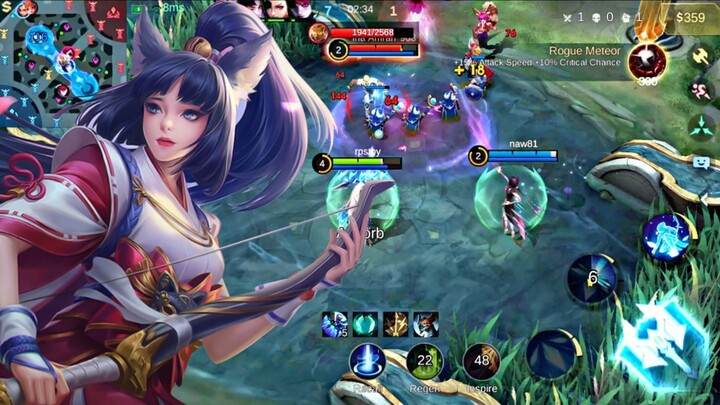Select the green orb equipment icon
Screen dimensions: 720x405
(364, 324)
